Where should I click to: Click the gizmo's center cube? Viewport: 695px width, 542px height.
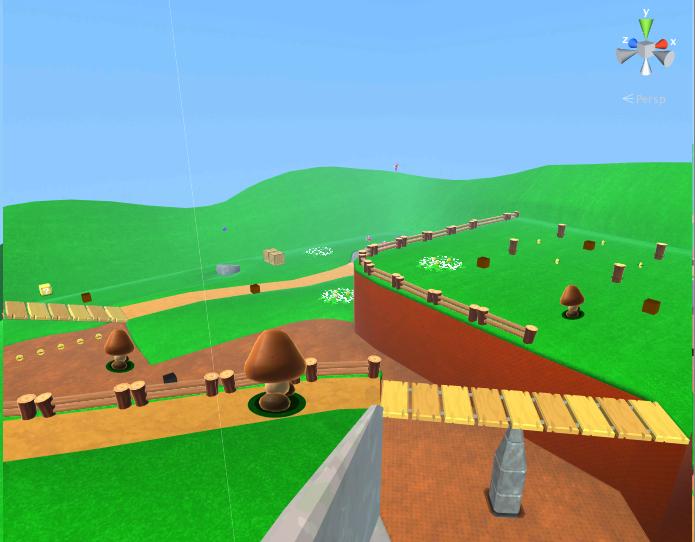pyautogui.click(x=646, y=51)
